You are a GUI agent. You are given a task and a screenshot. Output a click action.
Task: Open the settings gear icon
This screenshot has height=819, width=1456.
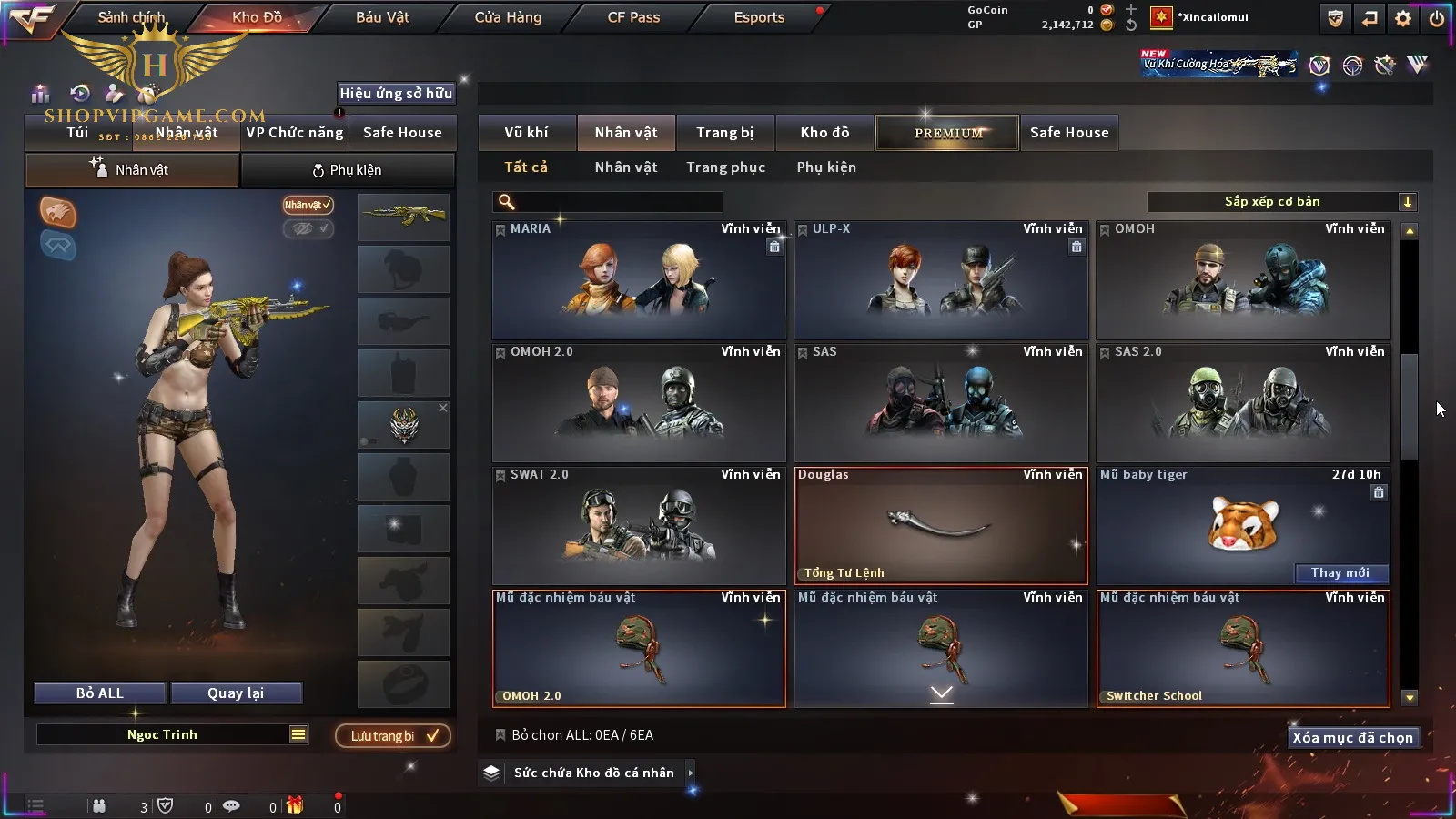[x=1403, y=18]
